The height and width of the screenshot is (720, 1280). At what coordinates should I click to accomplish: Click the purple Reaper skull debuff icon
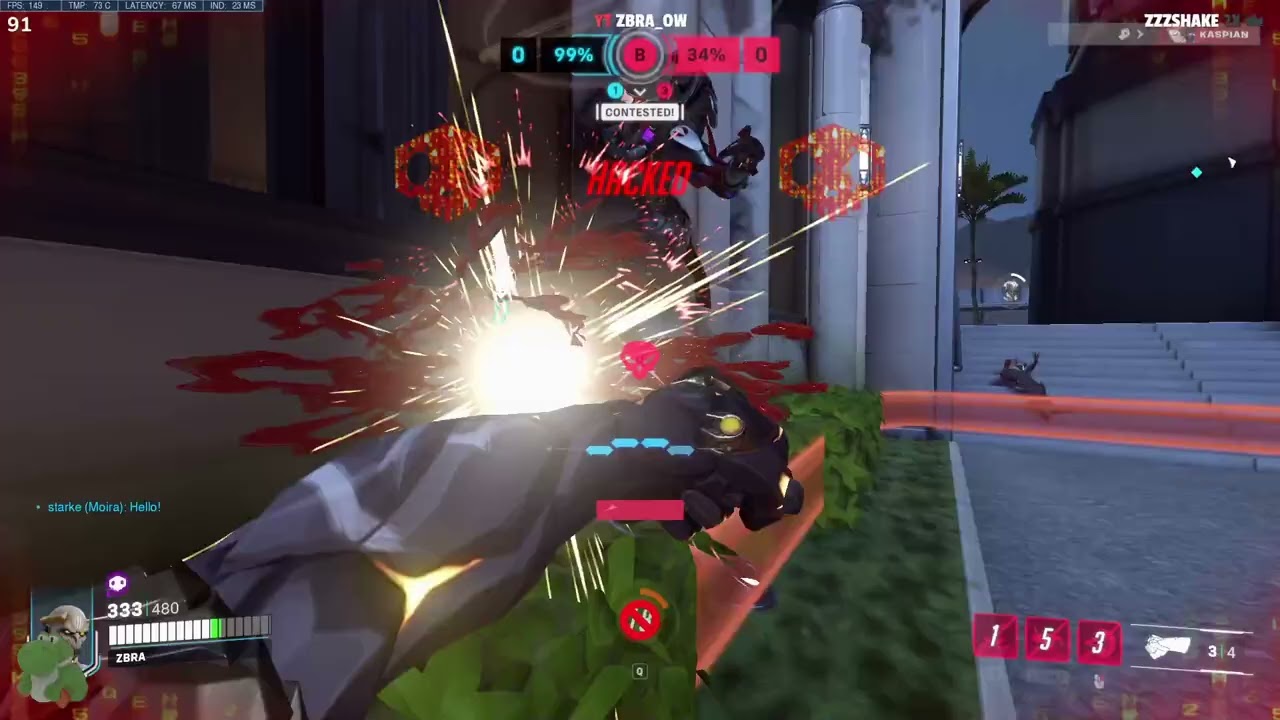[x=117, y=583]
